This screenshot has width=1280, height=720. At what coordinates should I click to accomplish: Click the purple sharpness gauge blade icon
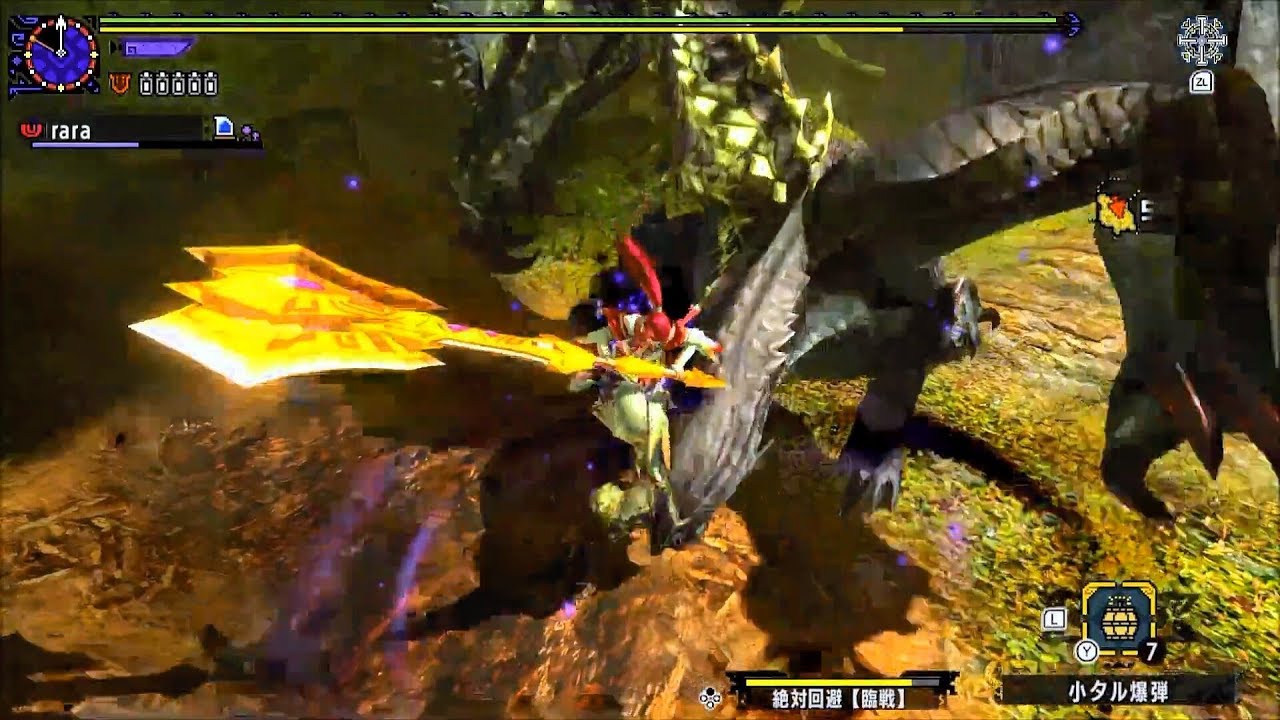click(160, 45)
